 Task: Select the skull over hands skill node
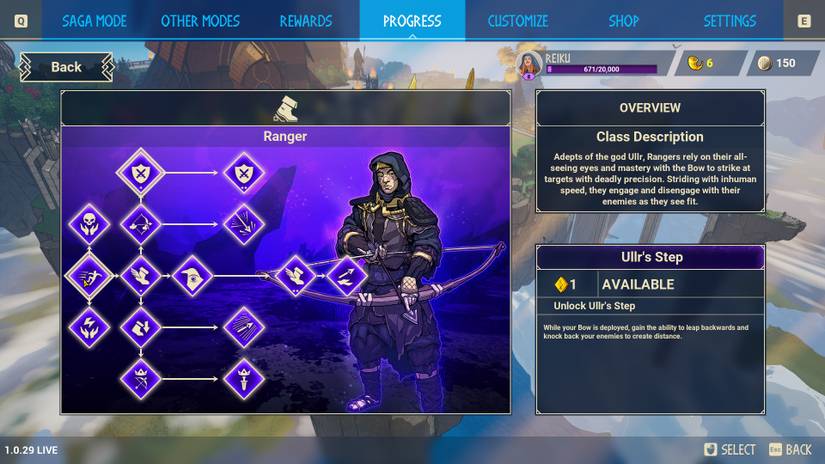click(88, 223)
